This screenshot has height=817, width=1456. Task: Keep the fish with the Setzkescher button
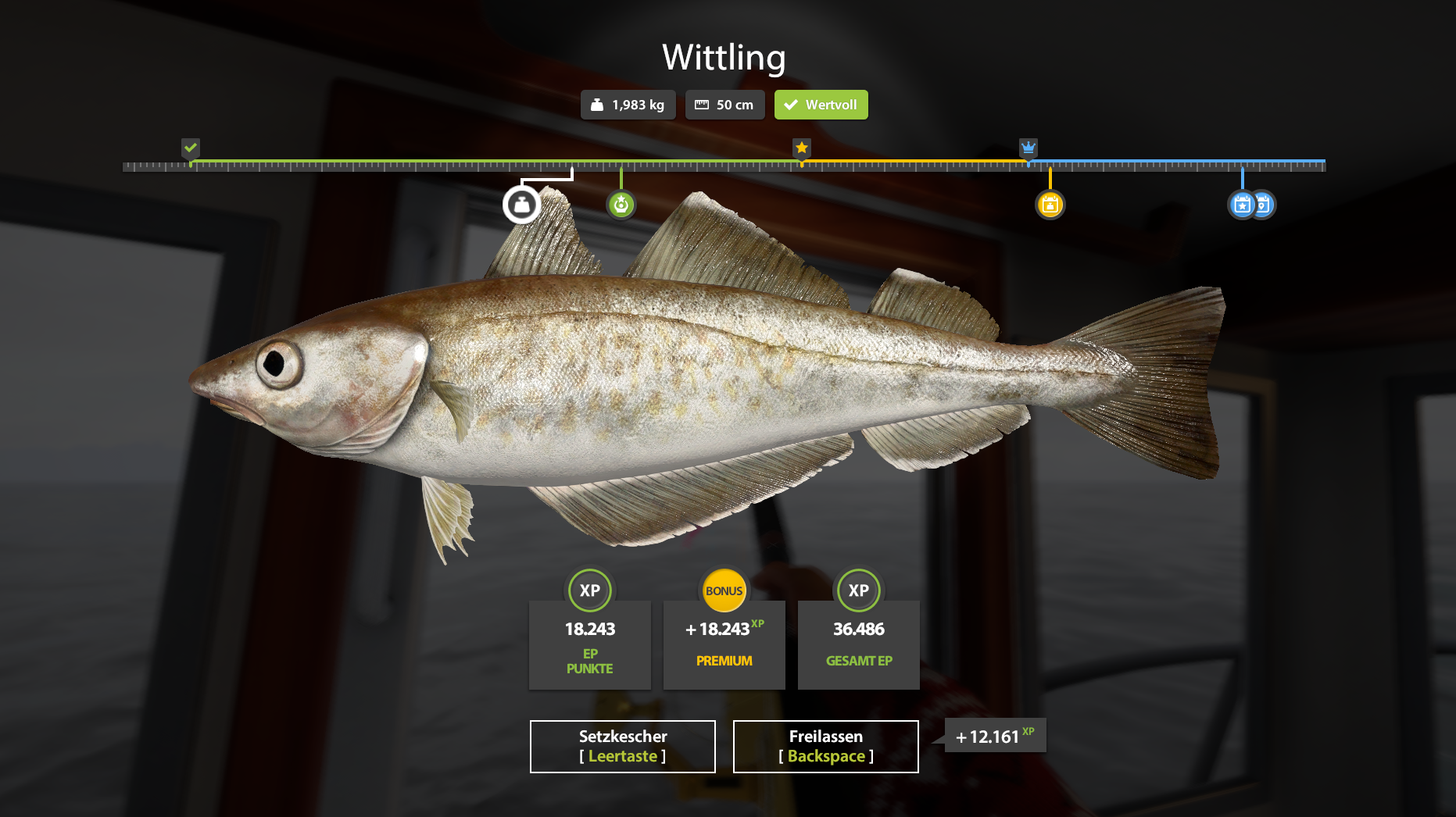(622, 746)
